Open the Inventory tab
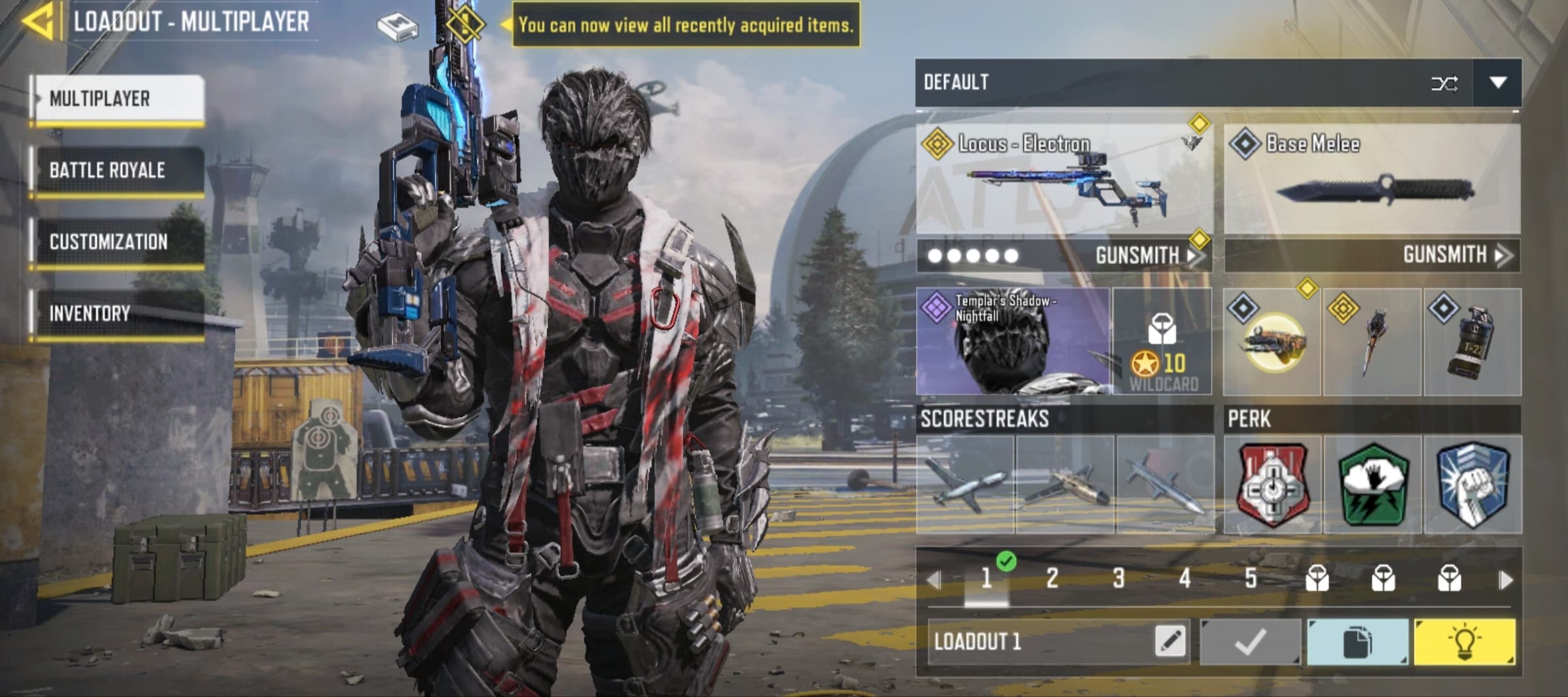The image size is (1568, 697). point(119,314)
